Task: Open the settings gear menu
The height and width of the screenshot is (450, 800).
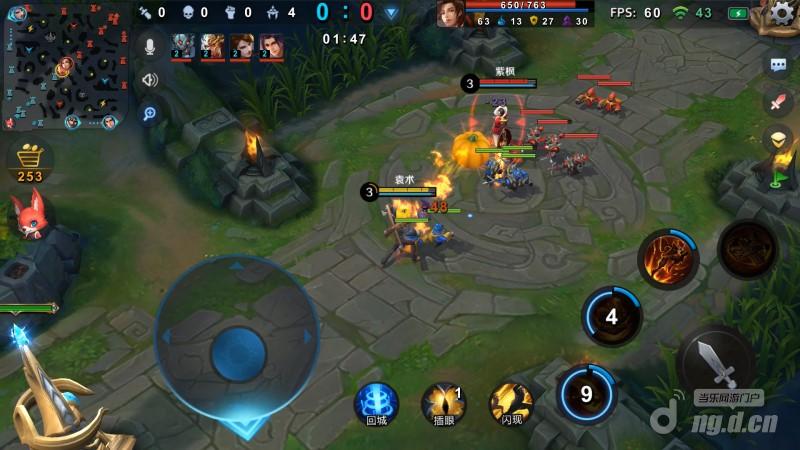Action: pos(783,14)
